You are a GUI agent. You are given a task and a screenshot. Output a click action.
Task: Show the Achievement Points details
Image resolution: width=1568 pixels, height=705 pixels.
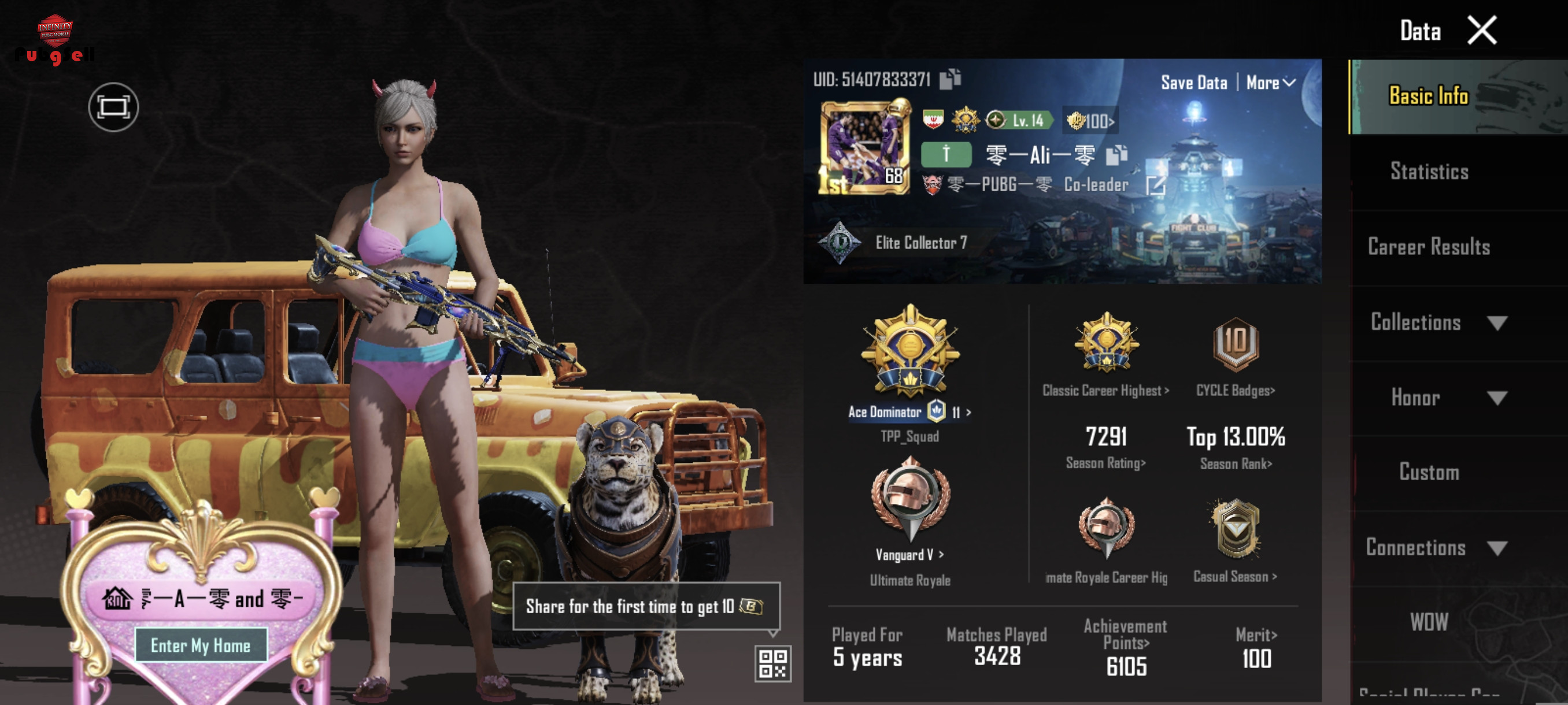(x=1126, y=649)
